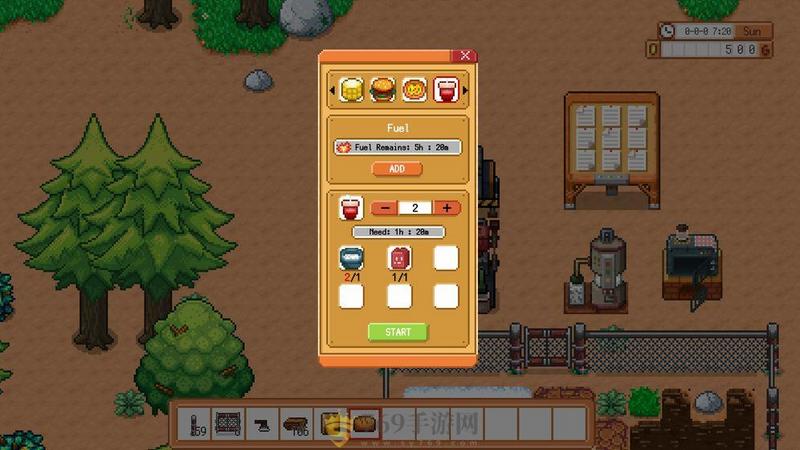
Task: Select the blue bowl ingredient slot
Action: [351, 258]
